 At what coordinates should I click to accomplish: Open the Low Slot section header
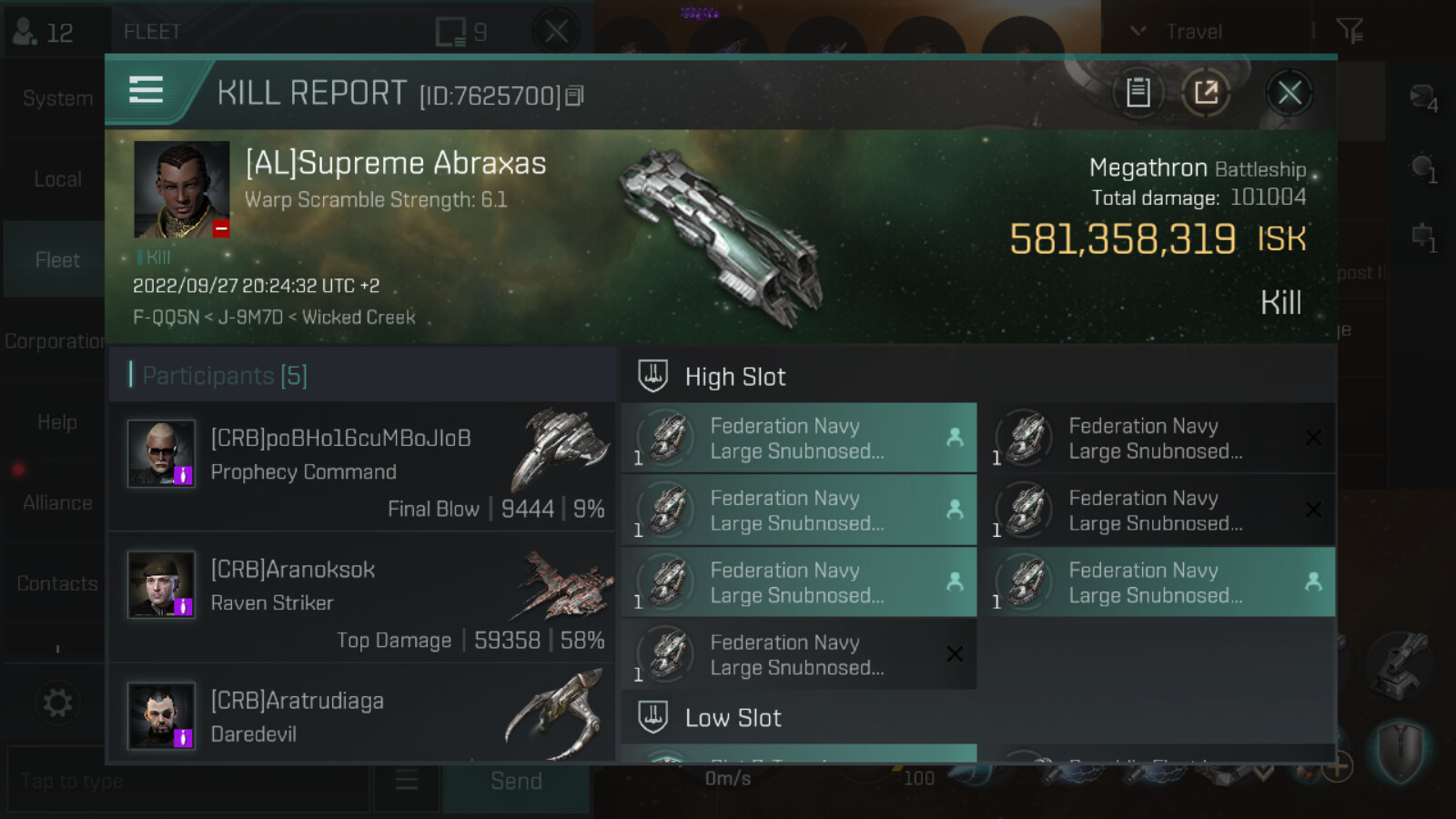coord(733,718)
